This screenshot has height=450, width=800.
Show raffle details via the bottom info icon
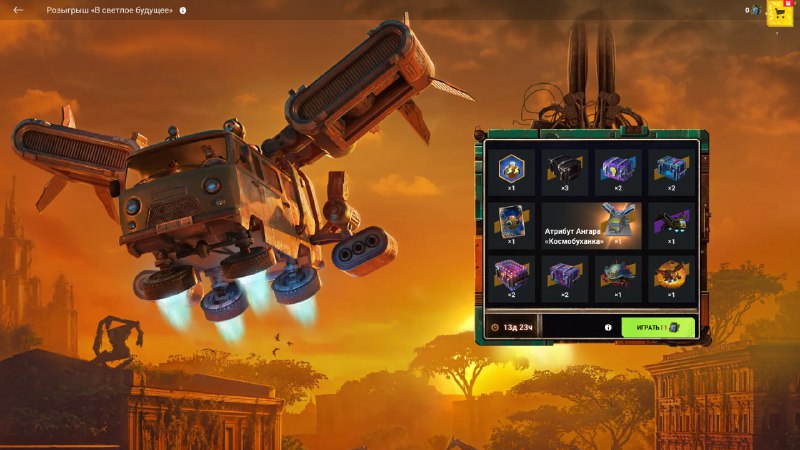(607, 327)
